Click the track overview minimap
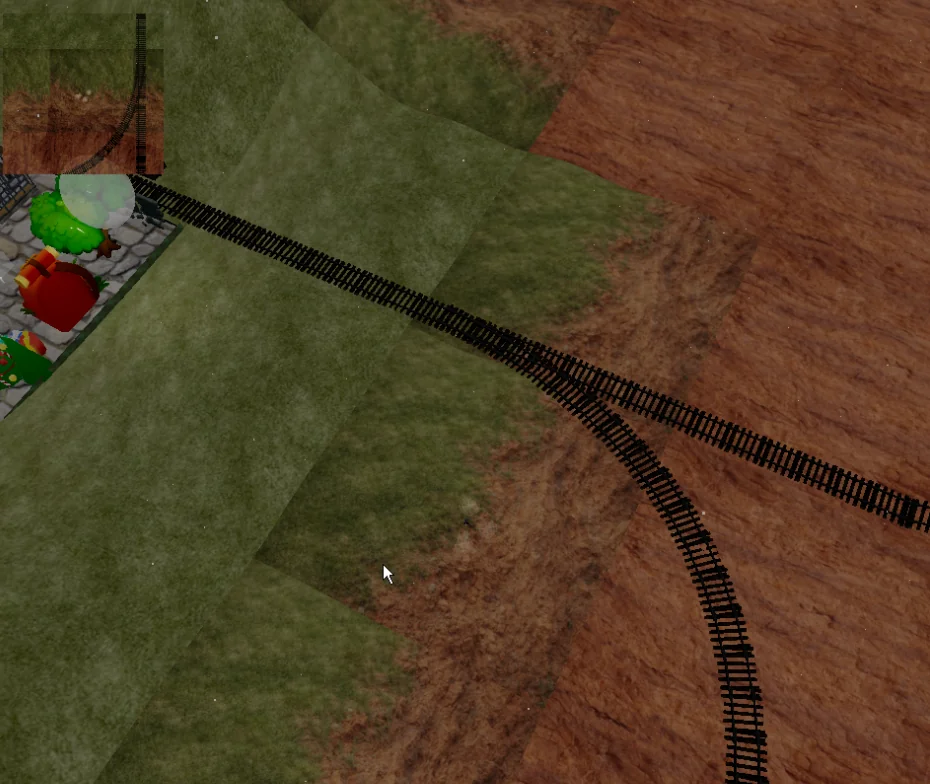Viewport: 930px width, 784px height. click(83, 95)
